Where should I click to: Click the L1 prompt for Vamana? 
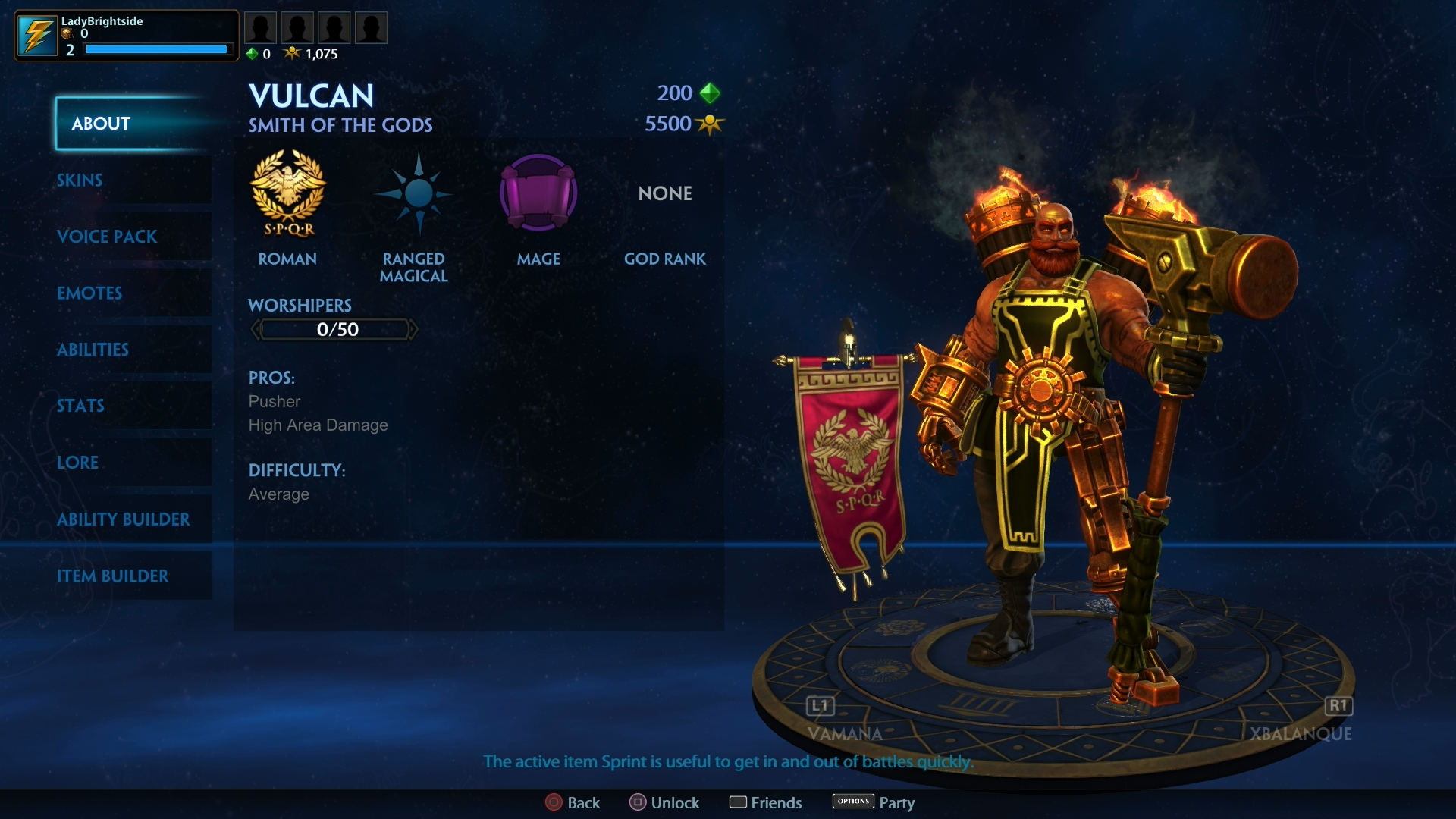pyautogui.click(x=819, y=706)
